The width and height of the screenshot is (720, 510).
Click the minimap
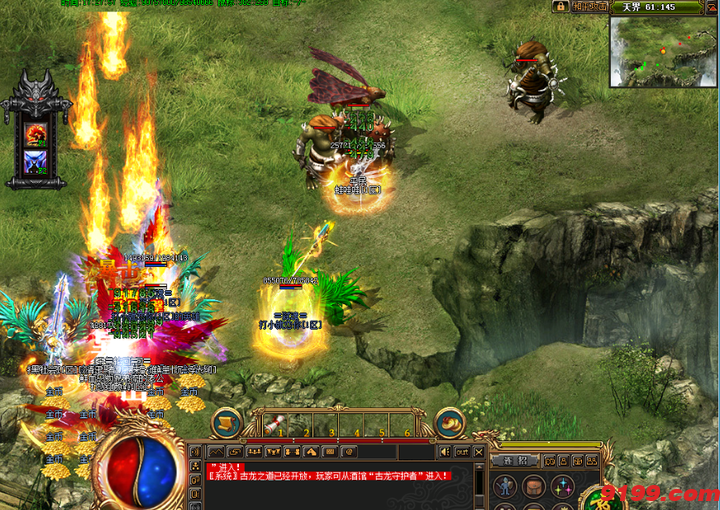click(663, 50)
